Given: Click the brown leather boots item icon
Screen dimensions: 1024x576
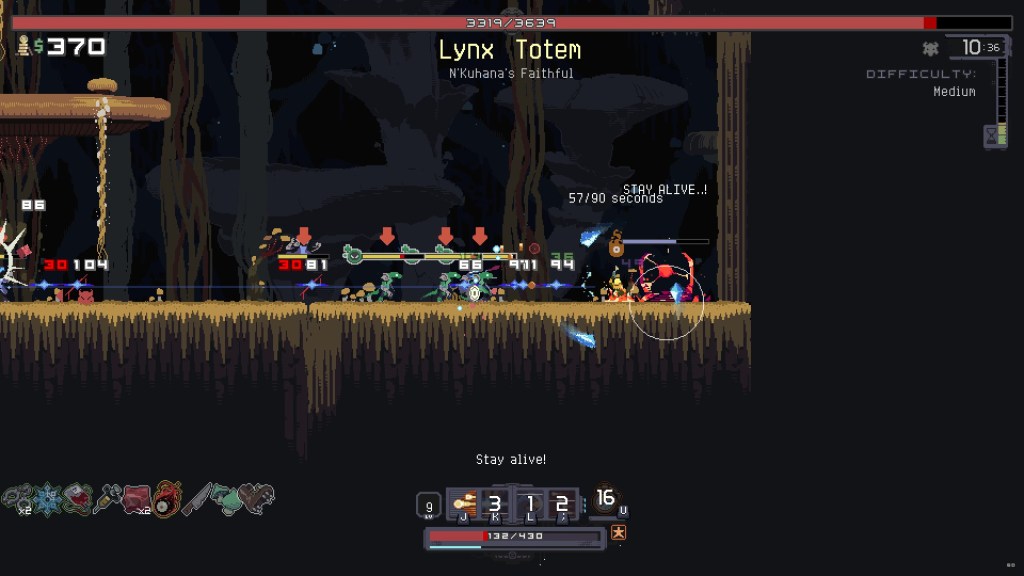Looking at the screenshot, I should 256,497.
